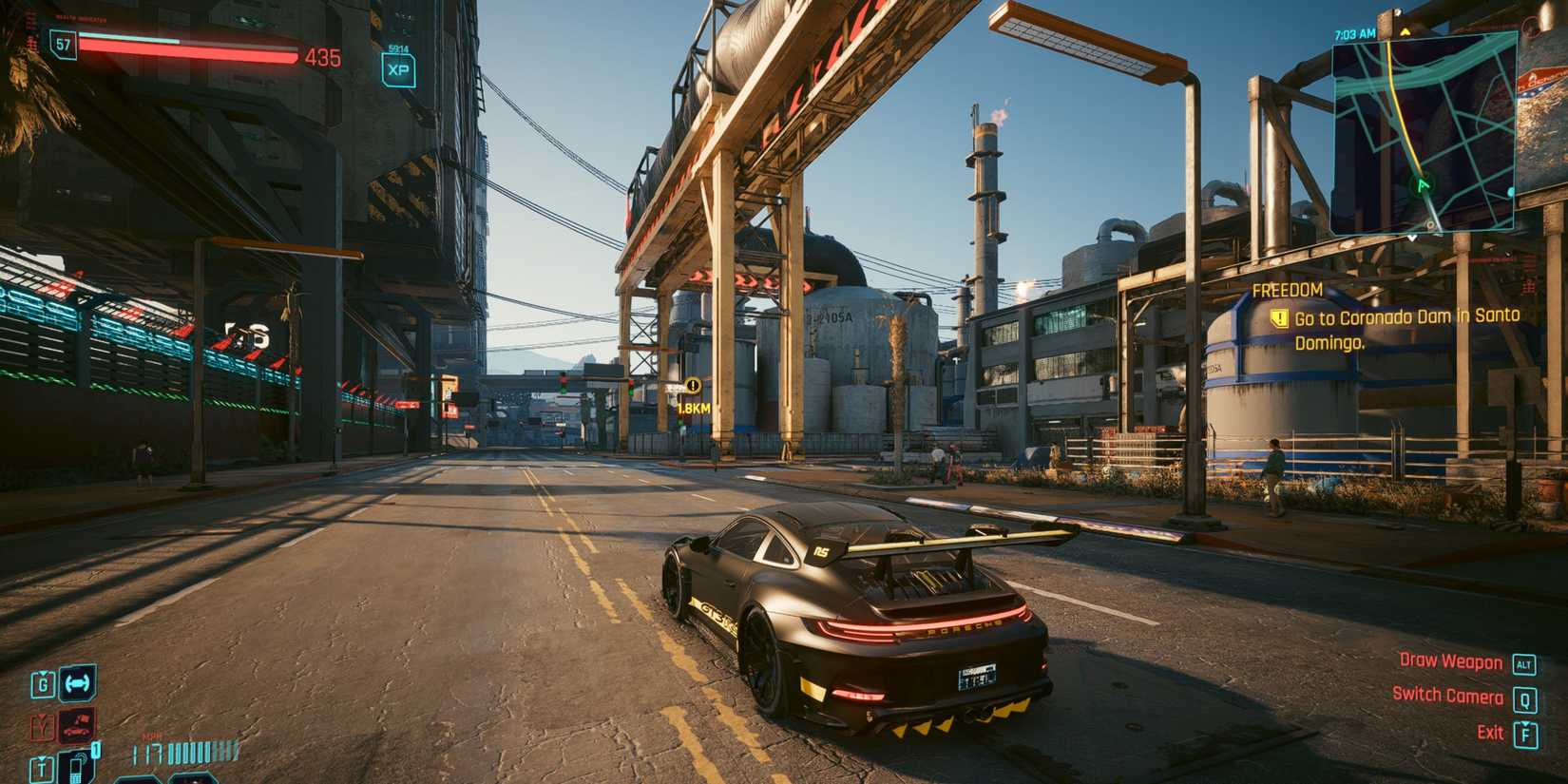Screen dimensions: 1568x784
Task: Click the HEALTH INDICATOR label
Action: pyautogui.click(x=81, y=19)
